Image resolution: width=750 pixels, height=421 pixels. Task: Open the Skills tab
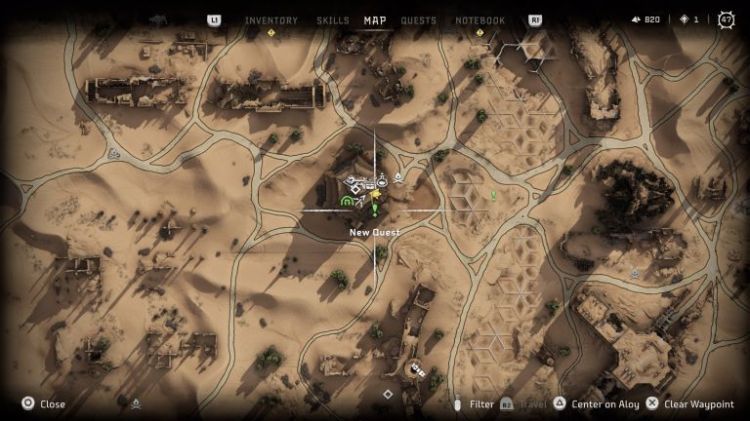[332, 20]
